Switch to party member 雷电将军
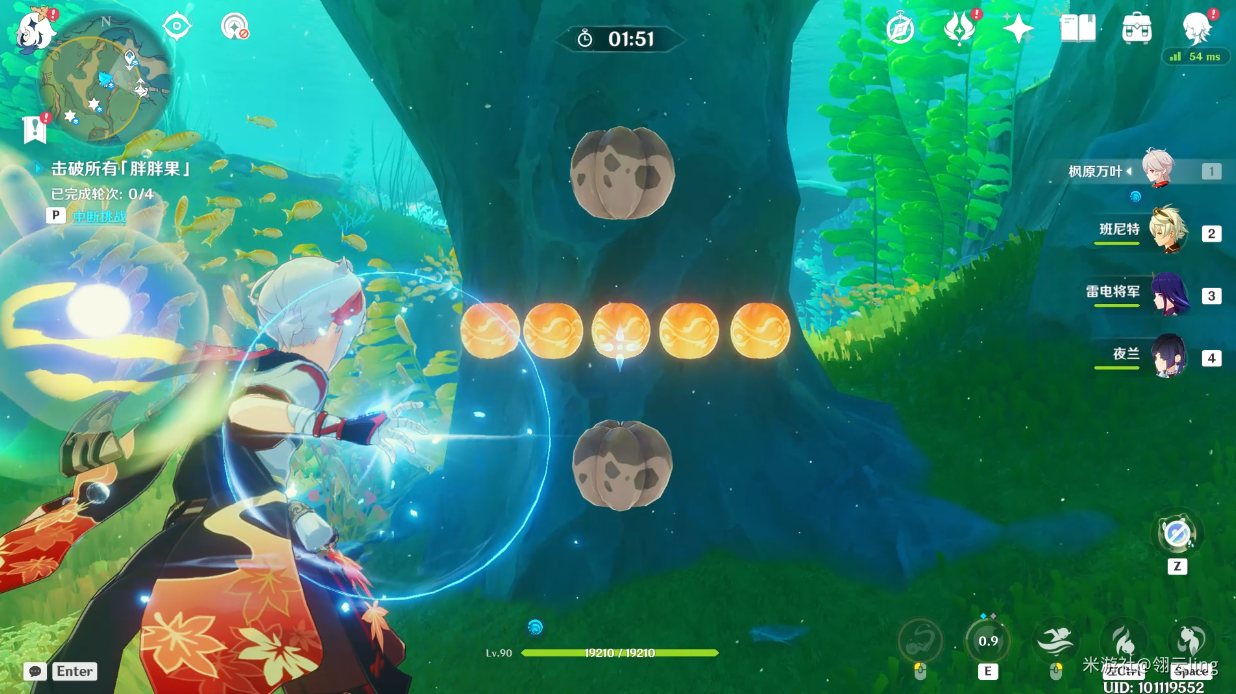Image resolution: width=1236 pixels, height=694 pixels. tap(1166, 294)
